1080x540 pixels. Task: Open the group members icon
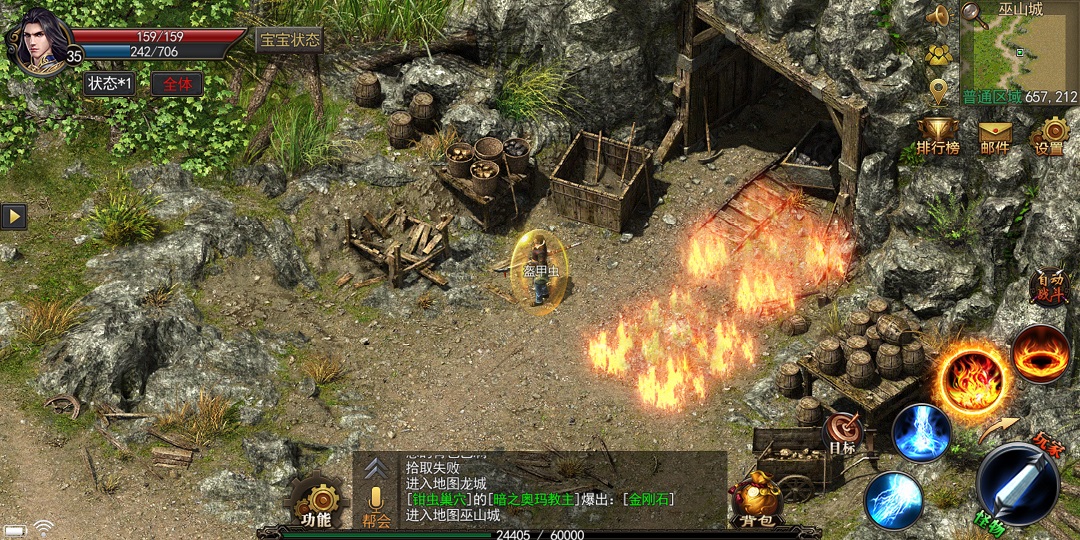click(x=938, y=56)
